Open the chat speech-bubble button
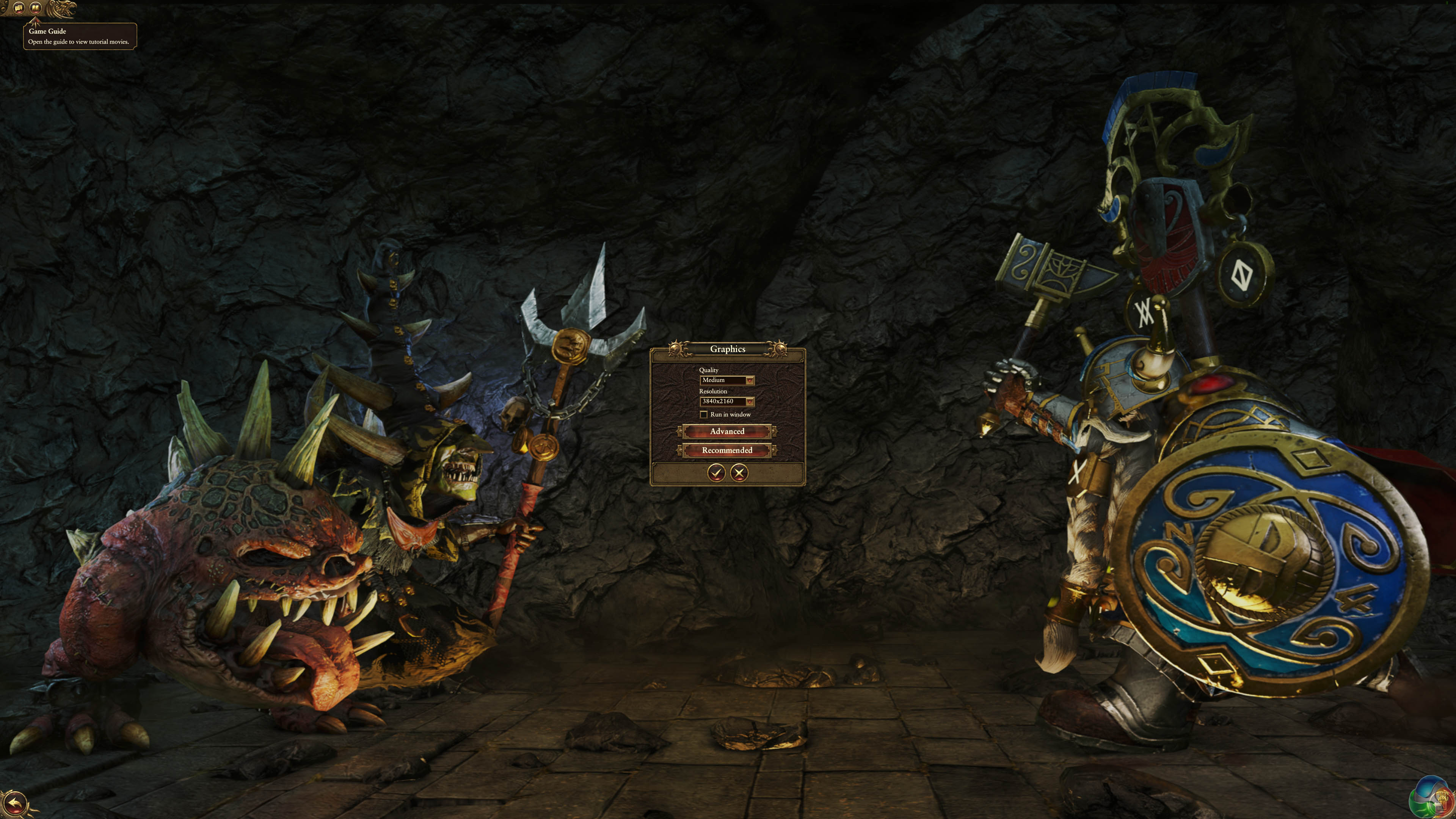The image size is (1456, 819). point(19,8)
